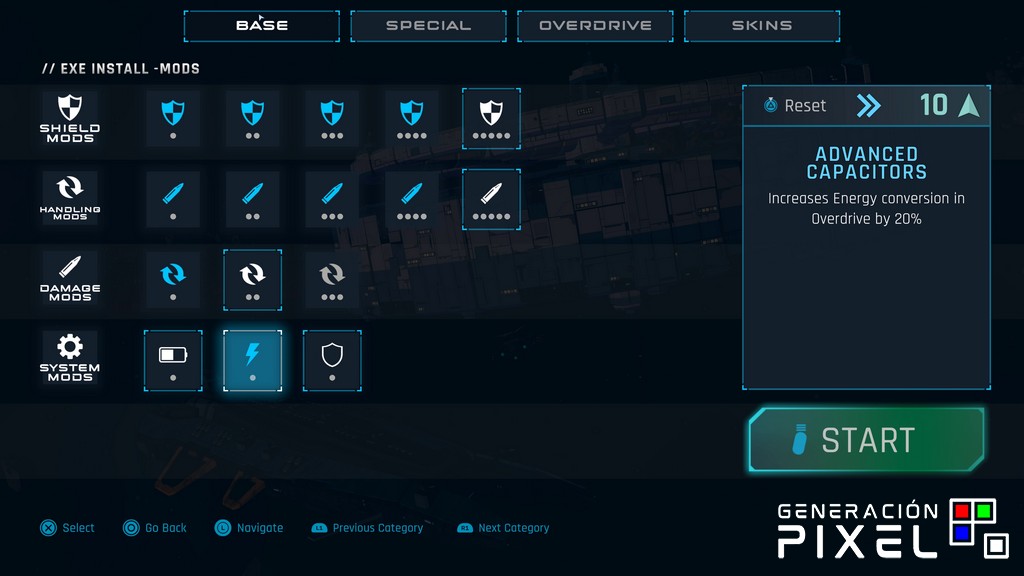Choose the three-dot grey rotating arrows mod
Screen dimensions: 1024x576
click(332, 279)
